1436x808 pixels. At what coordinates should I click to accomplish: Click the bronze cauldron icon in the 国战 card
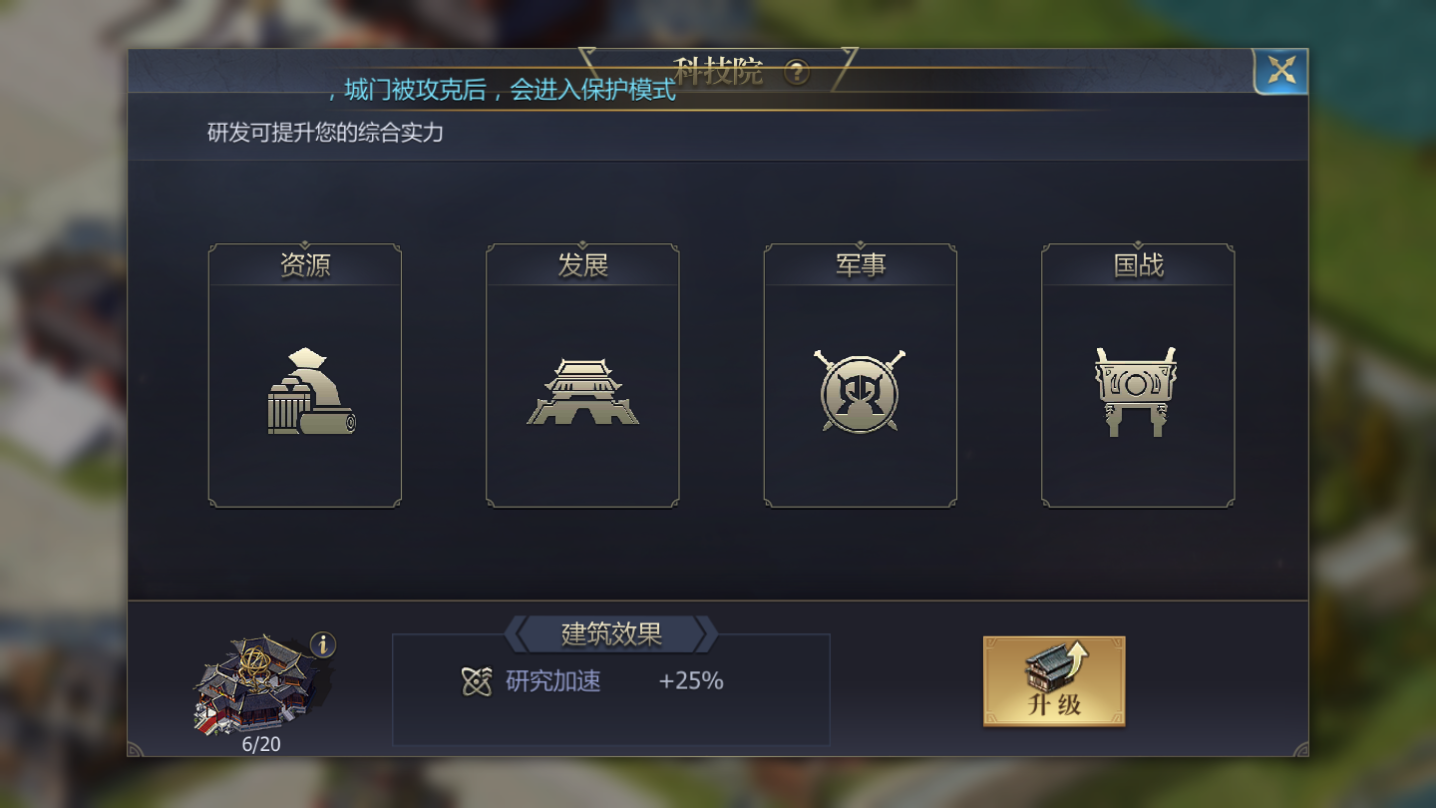(x=1137, y=389)
